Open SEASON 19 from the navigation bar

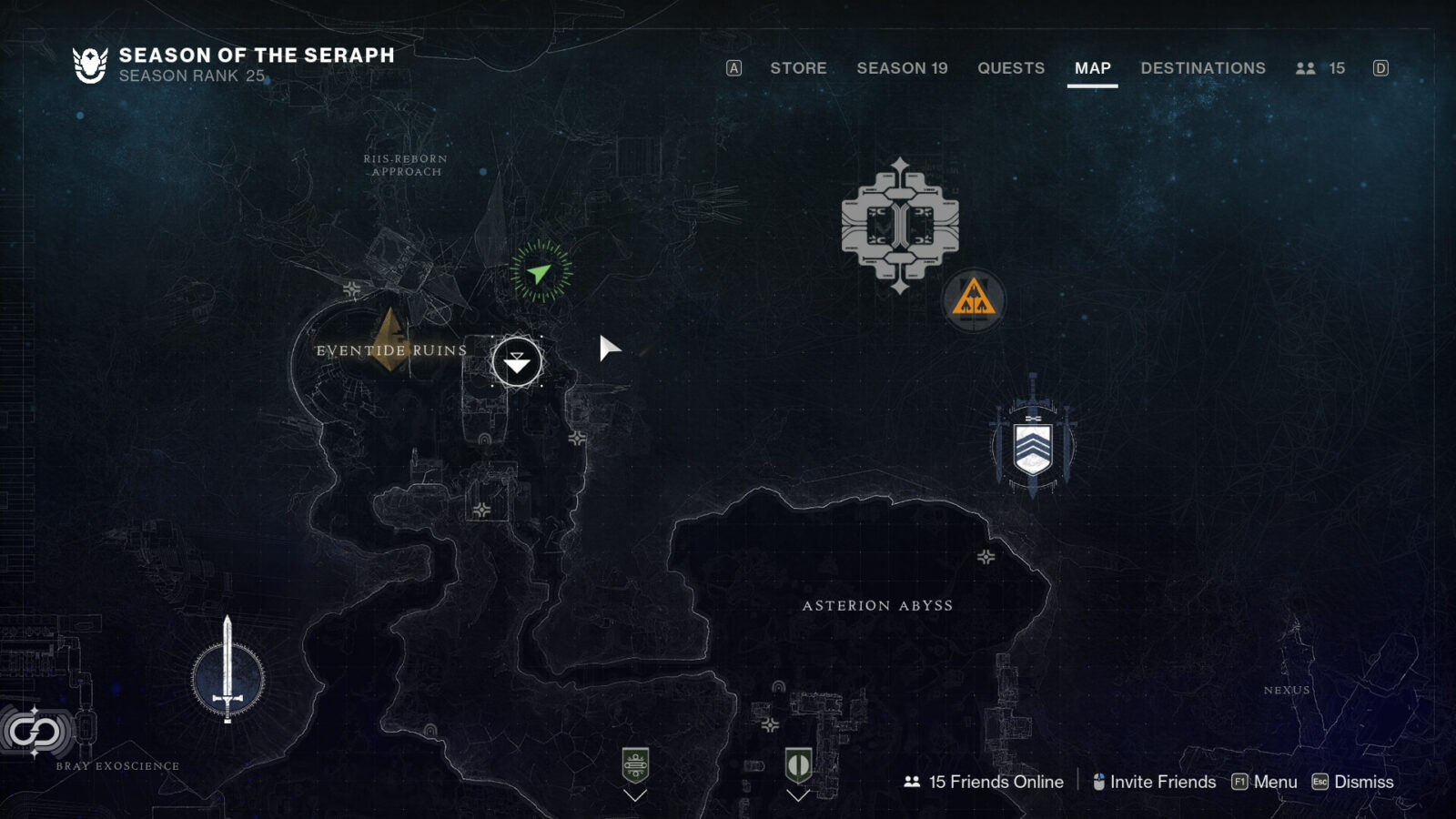click(902, 68)
